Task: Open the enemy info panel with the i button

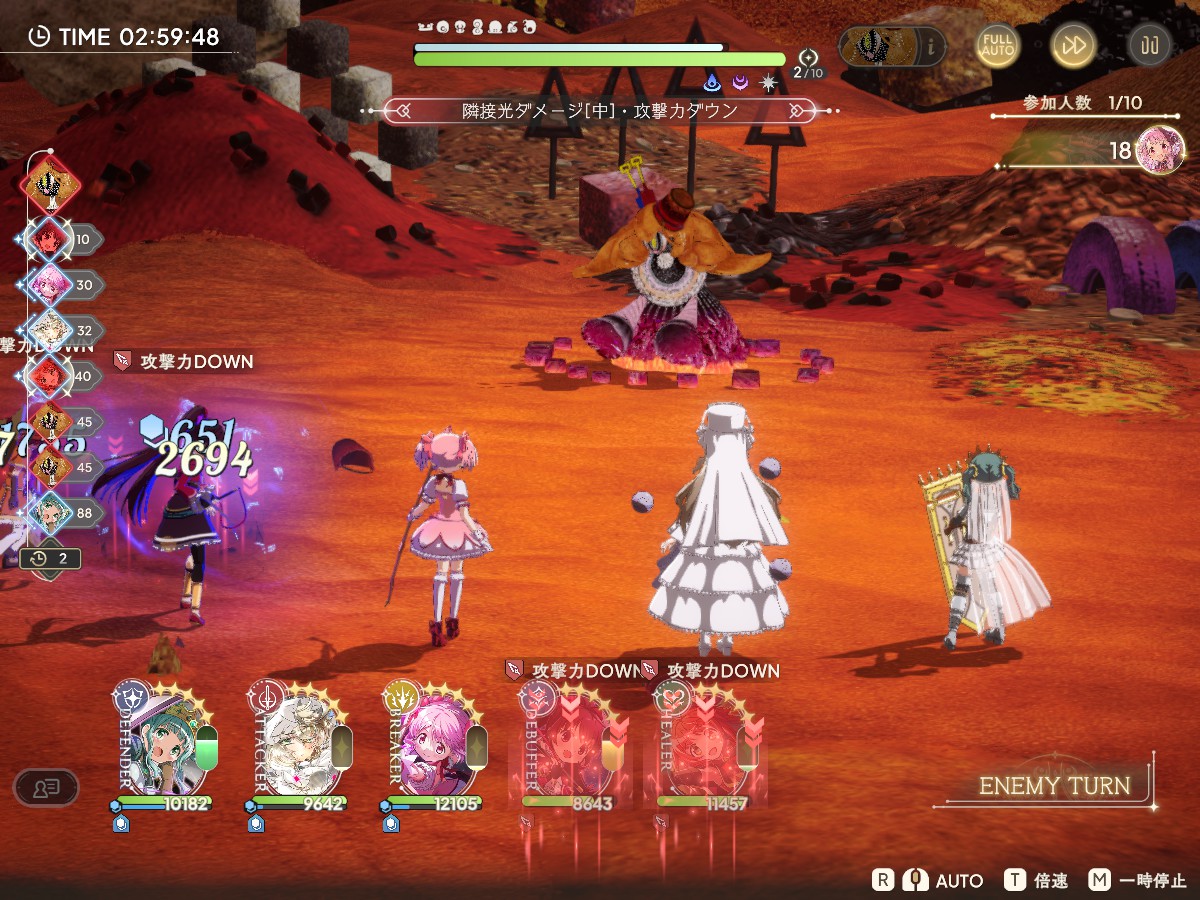Action: tap(932, 46)
